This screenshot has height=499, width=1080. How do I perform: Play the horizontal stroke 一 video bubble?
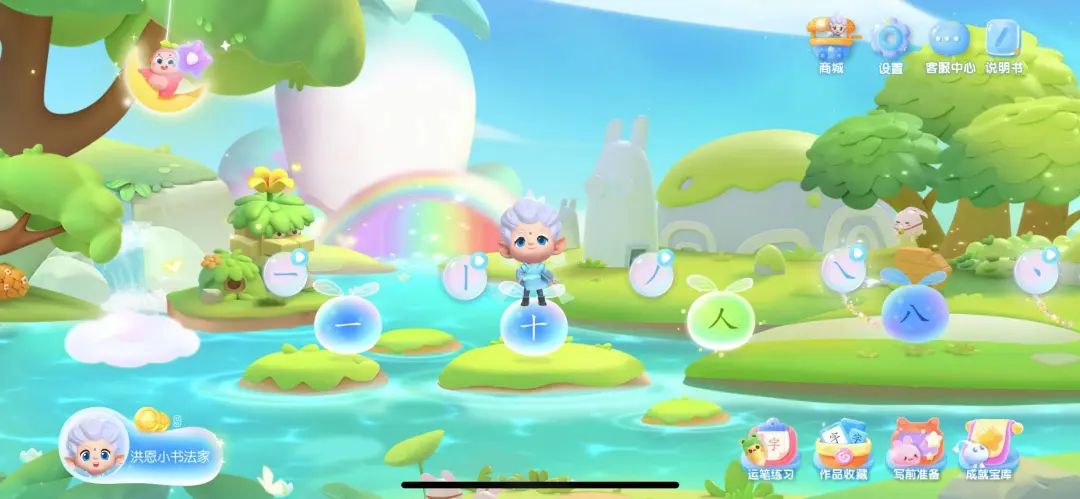284,274
